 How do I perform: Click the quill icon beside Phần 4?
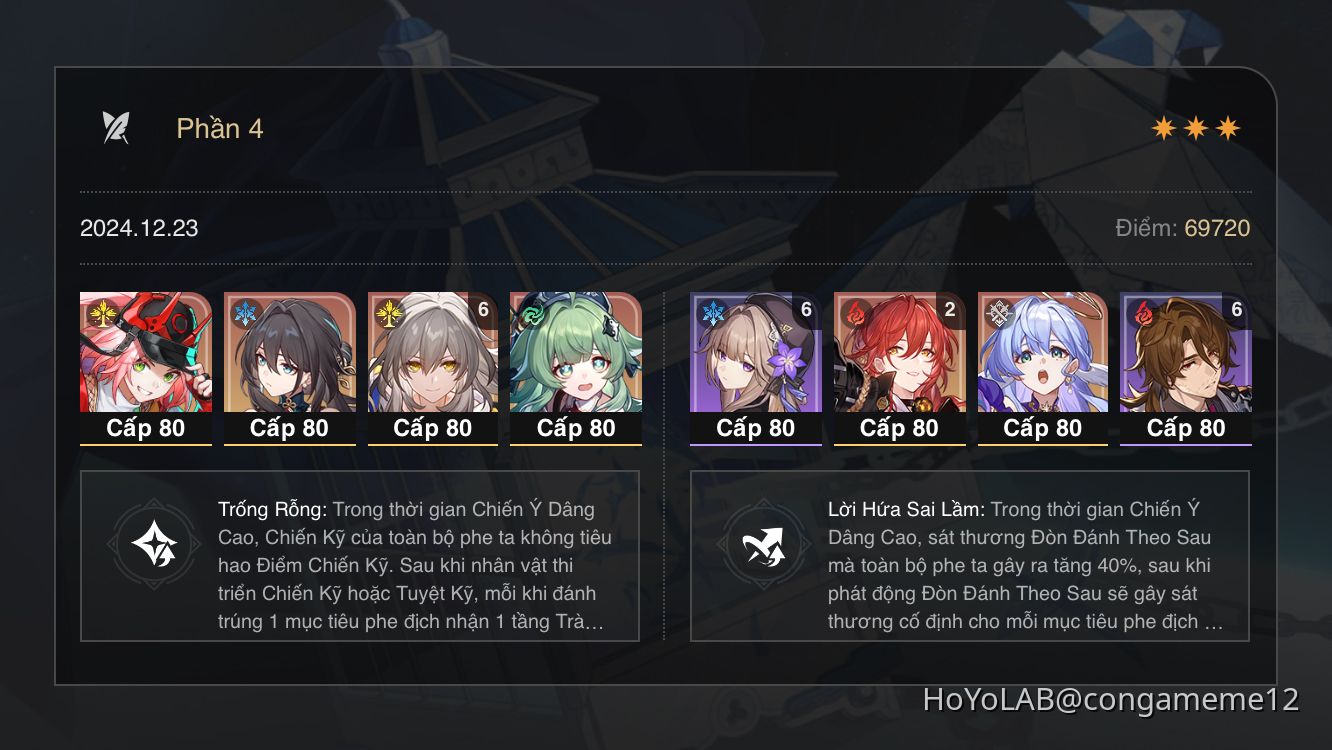point(114,127)
